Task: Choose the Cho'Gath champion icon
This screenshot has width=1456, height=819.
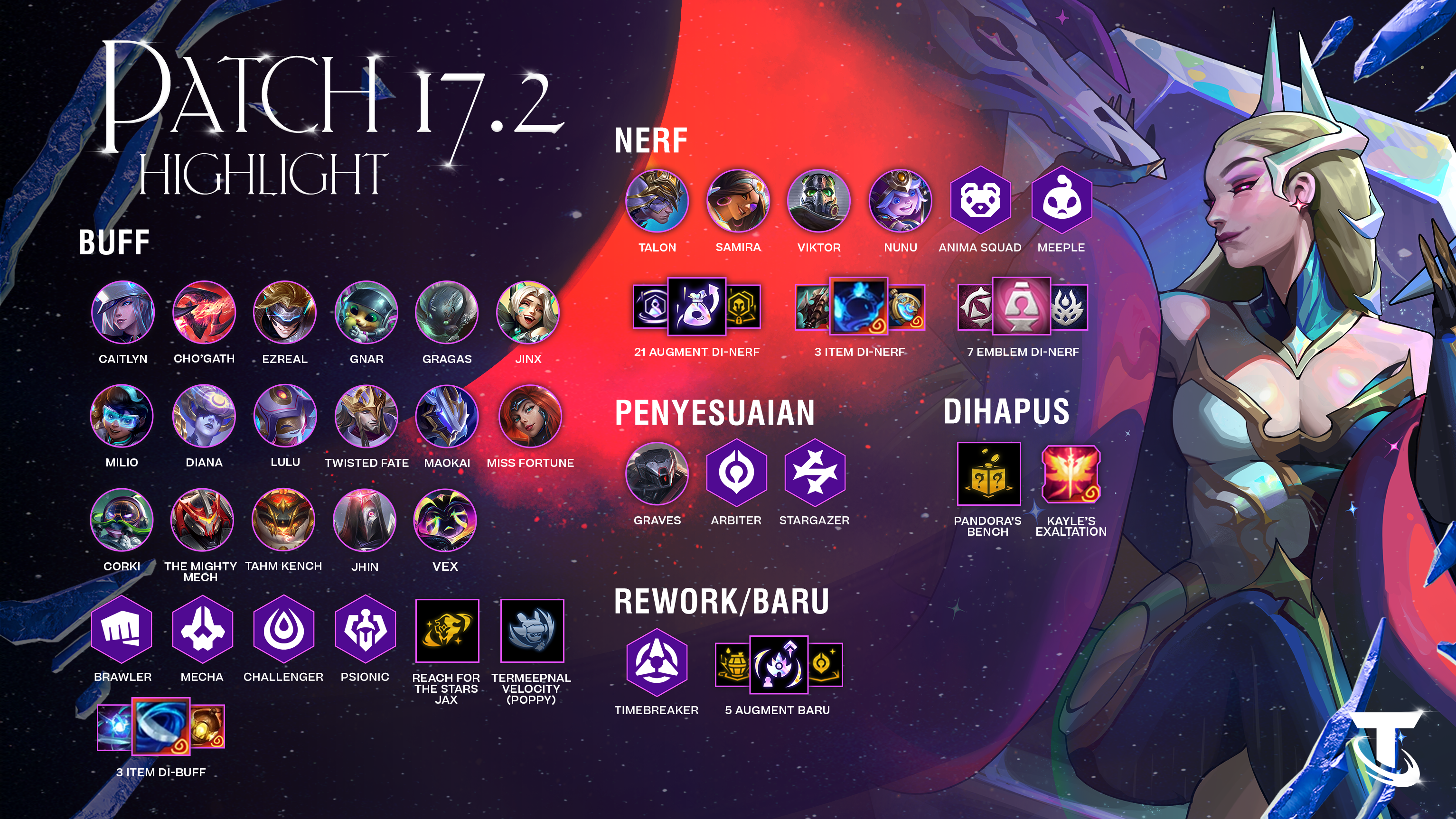Action: [x=204, y=312]
